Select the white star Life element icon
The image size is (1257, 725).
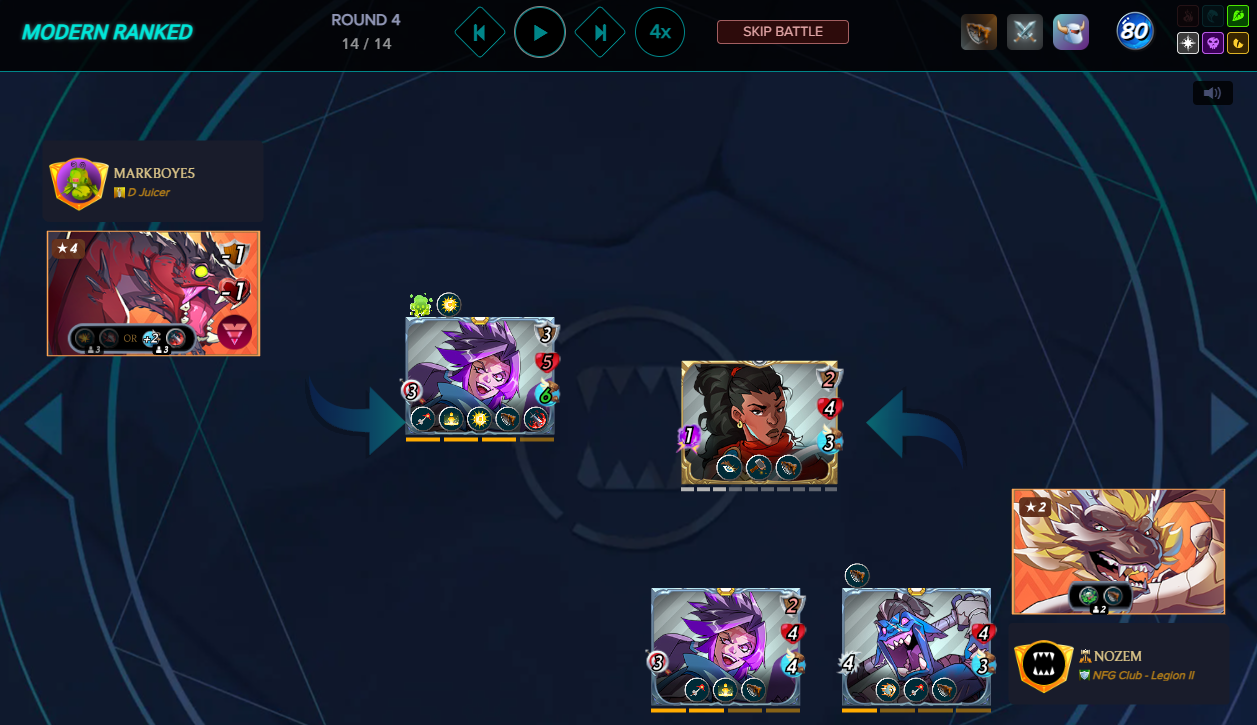coord(1187,44)
